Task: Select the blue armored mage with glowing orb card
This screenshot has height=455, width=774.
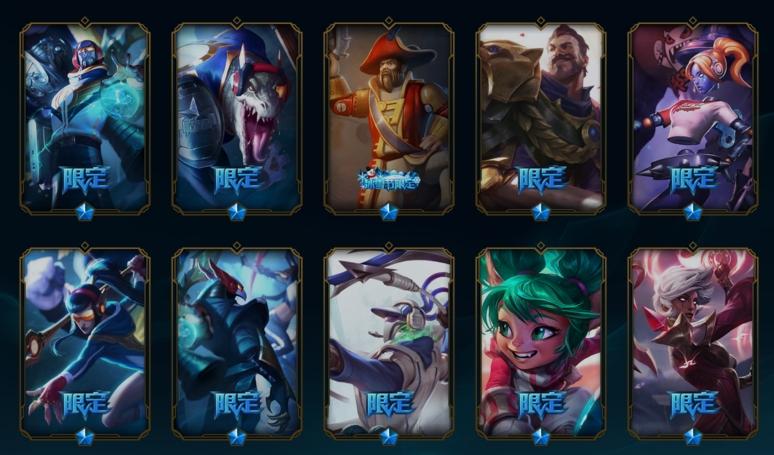Action: [85, 117]
